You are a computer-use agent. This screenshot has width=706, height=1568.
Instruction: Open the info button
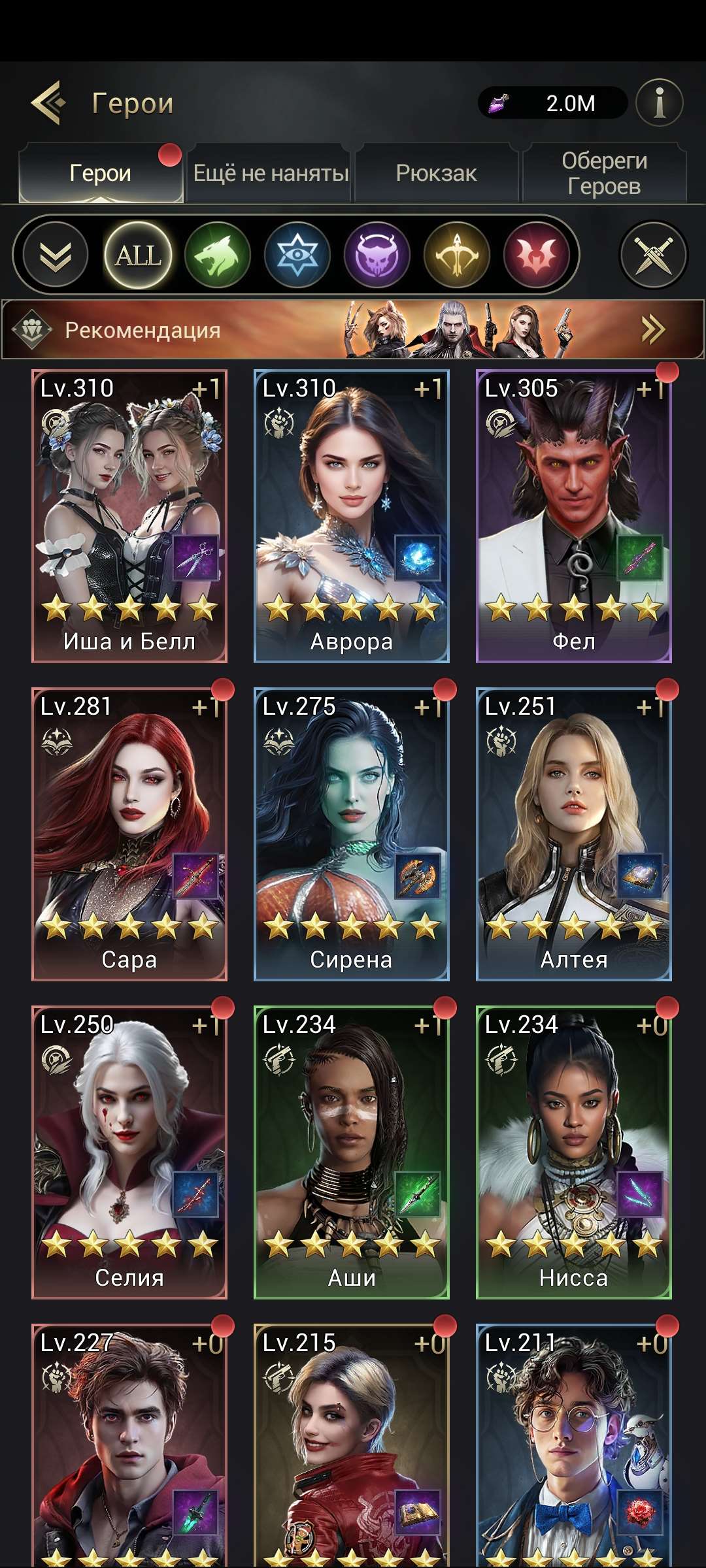click(x=659, y=103)
